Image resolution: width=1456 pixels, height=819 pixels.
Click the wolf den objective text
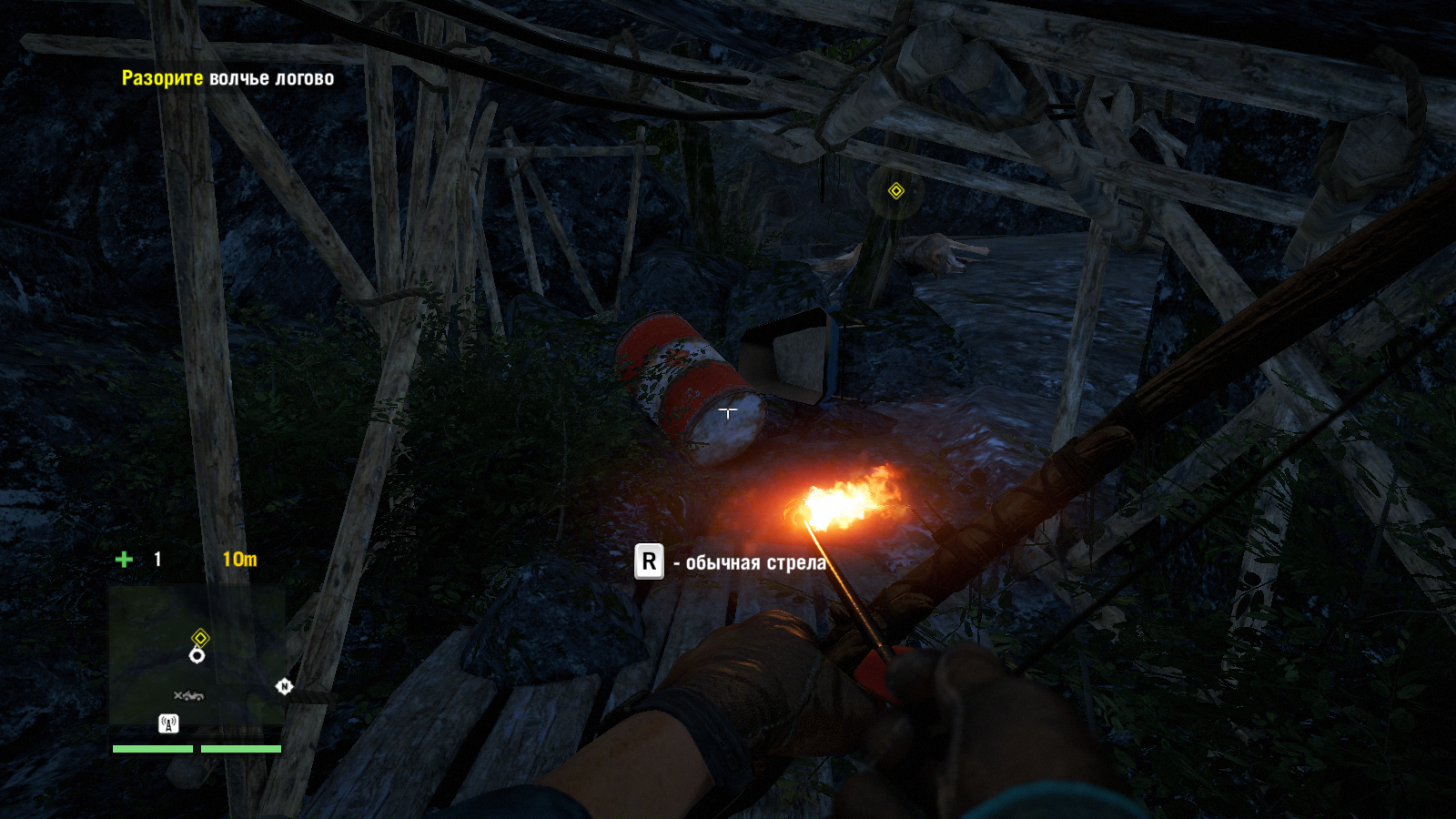click(227, 78)
